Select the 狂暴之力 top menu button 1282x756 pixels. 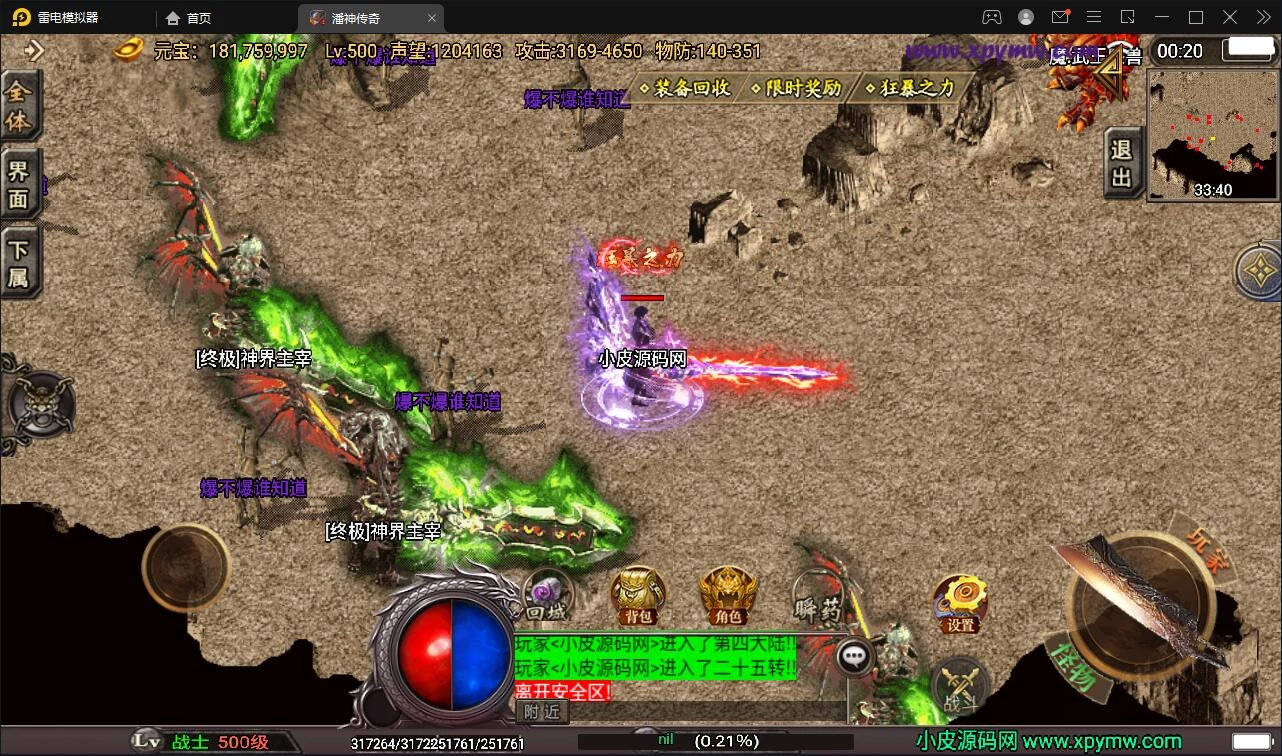click(910, 88)
